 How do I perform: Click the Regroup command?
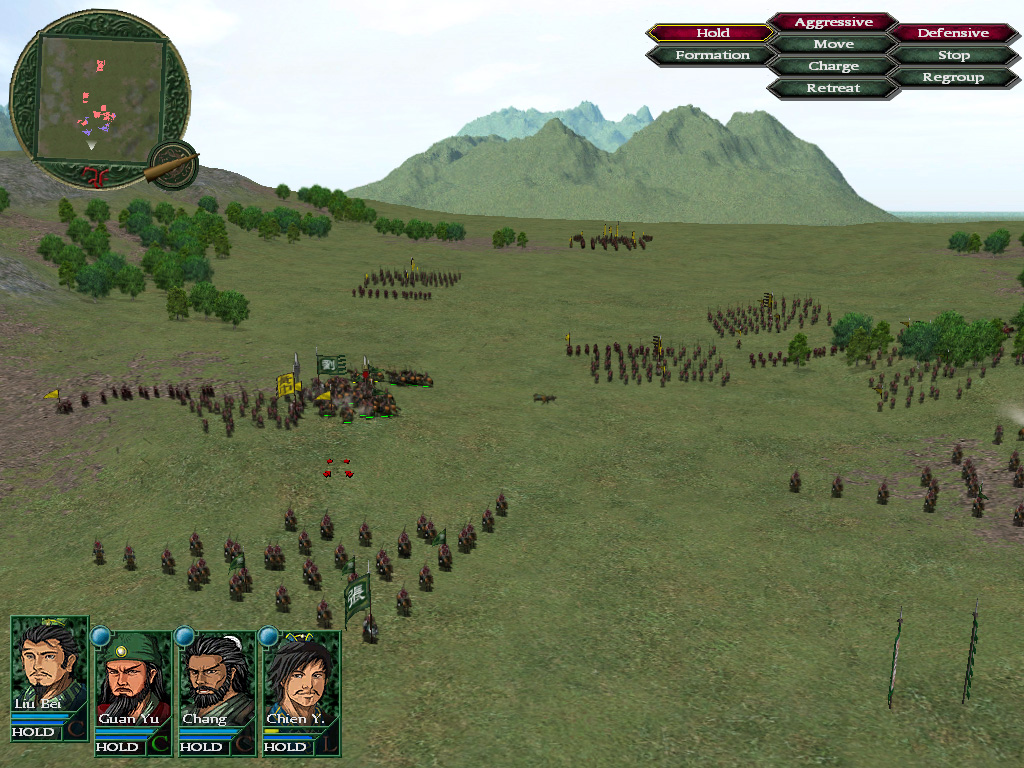click(952, 77)
